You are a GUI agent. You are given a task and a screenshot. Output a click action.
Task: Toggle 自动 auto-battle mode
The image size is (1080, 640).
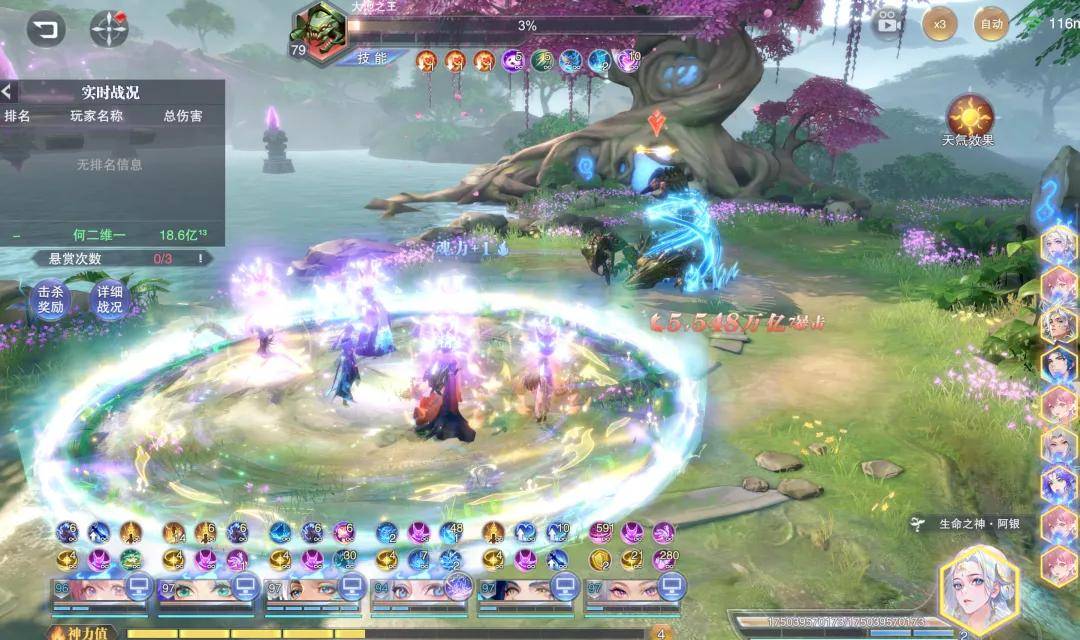[x=991, y=24]
